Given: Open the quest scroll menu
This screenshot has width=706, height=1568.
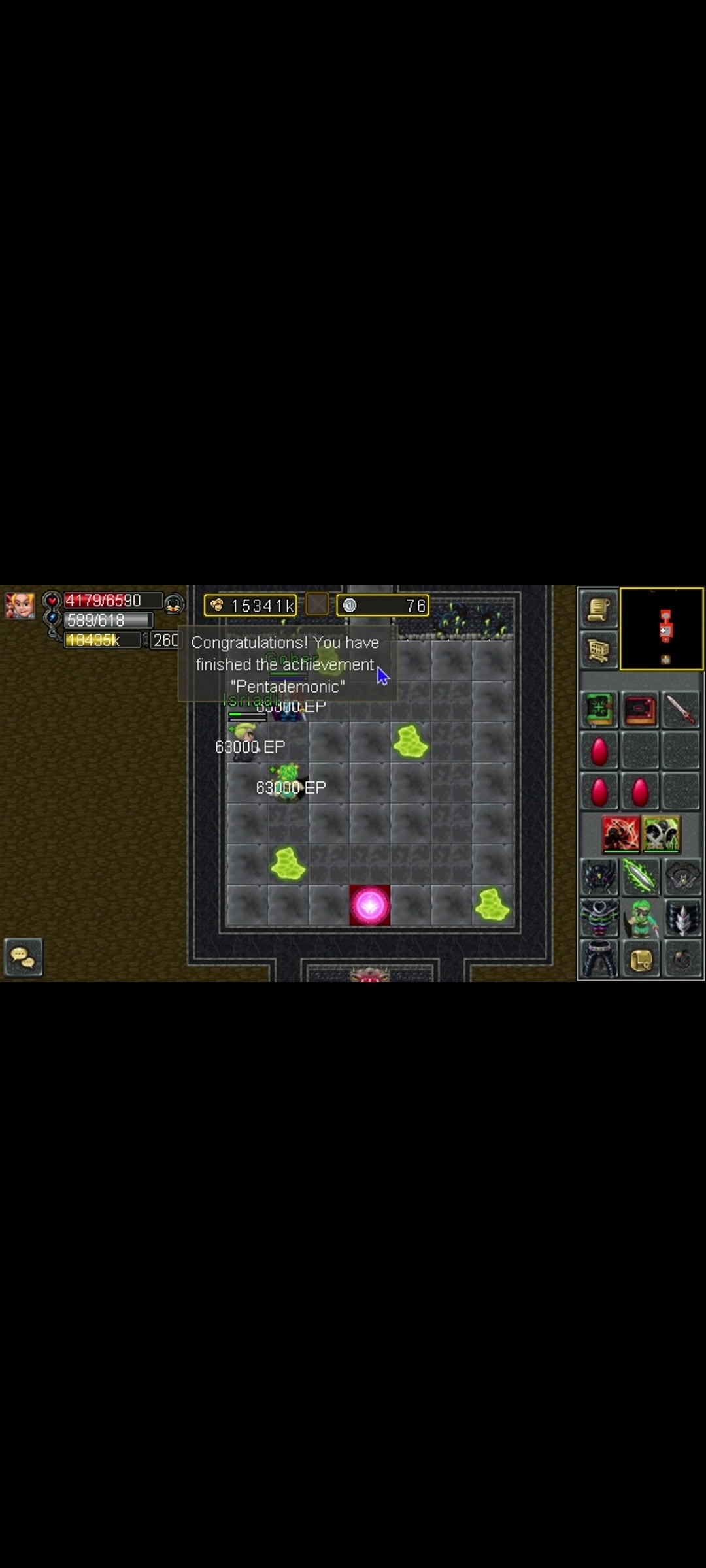Looking at the screenshot, I should coord(598,609).
